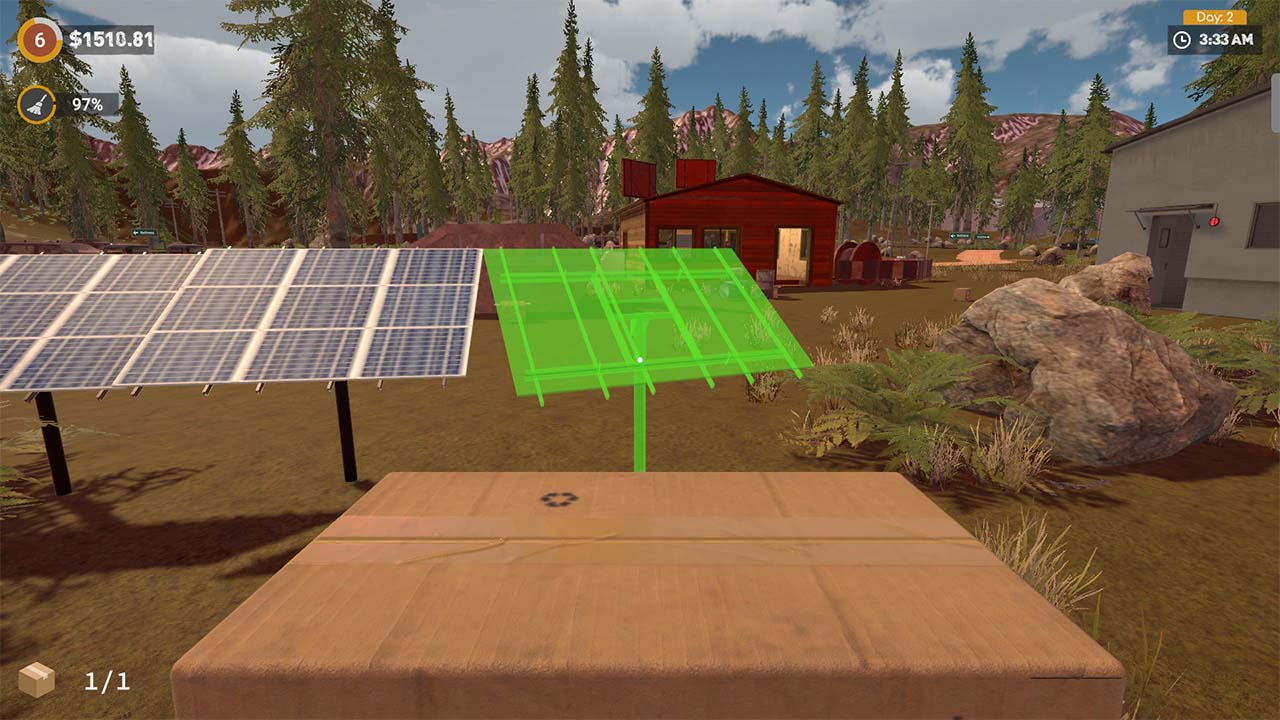Click the white placement dot on the ghost panel
This screenshot has height=720, width=1280.
click(x=637, y=357)
